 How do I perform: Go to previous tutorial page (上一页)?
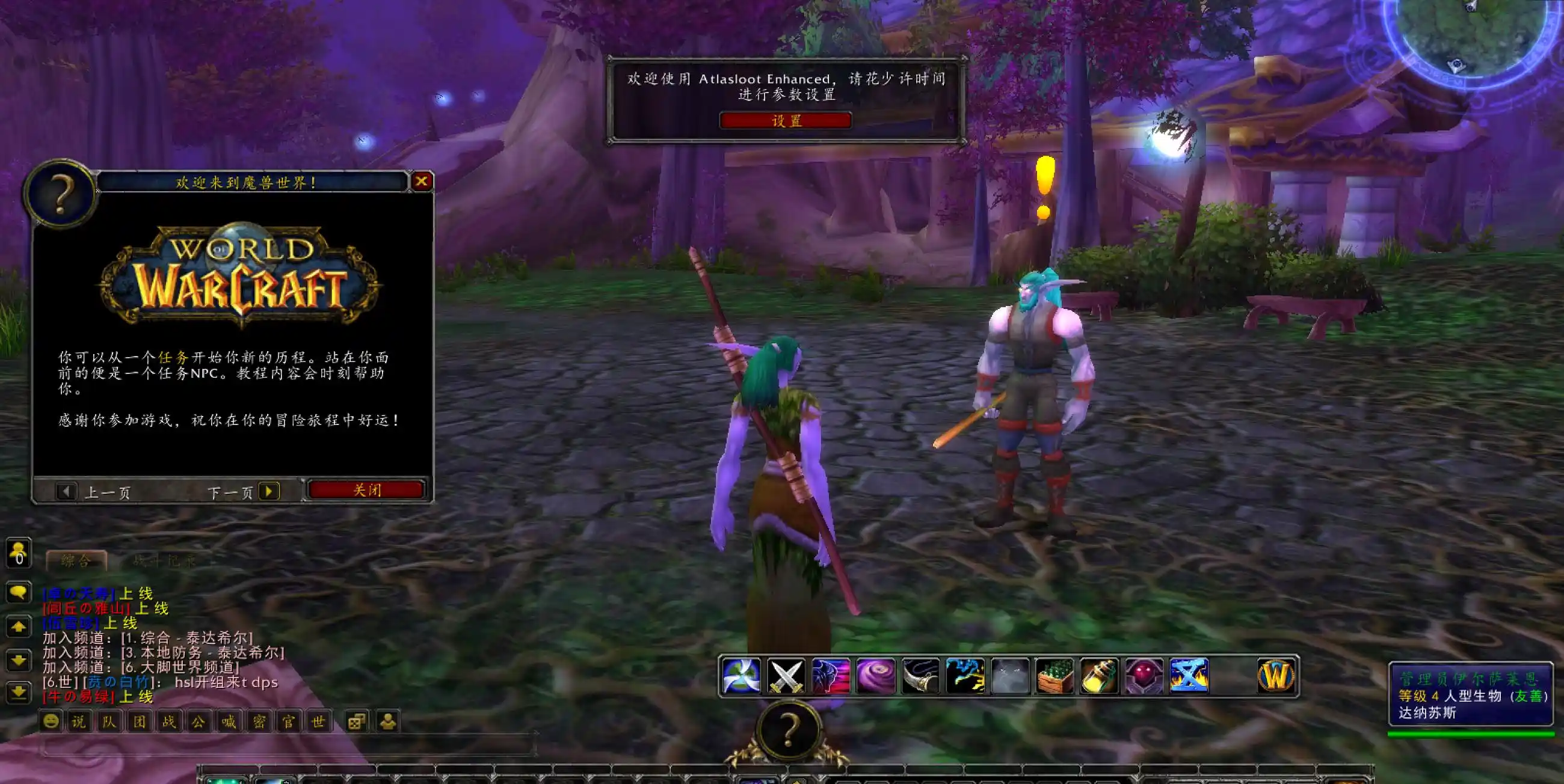point(66,491)
